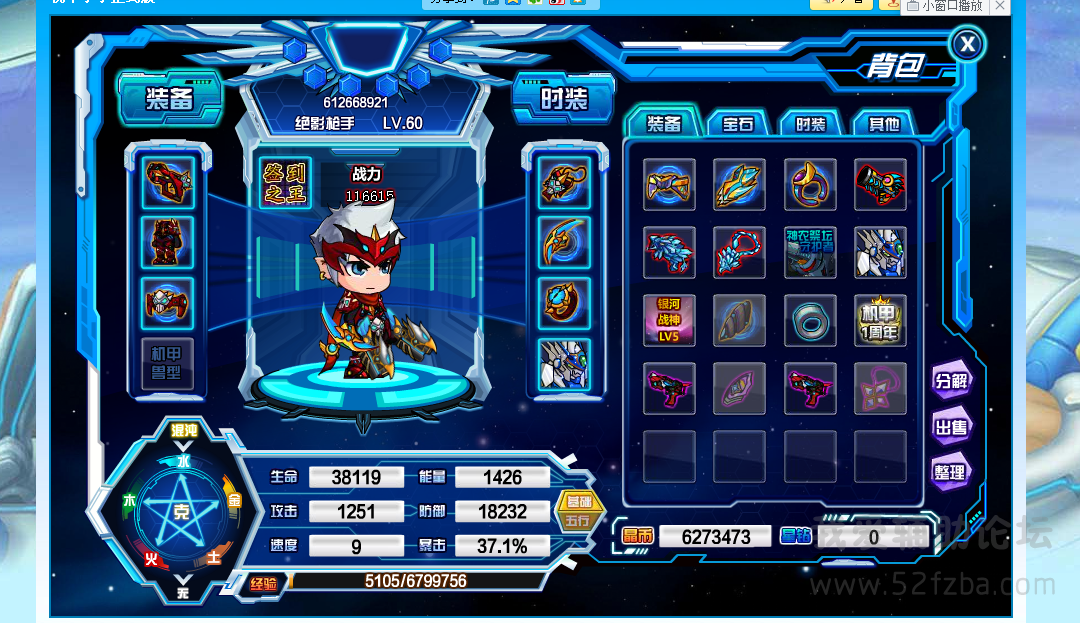Select the gold ring with purple band
The width and height of the screenshot is (1080, 623).
pyautogui.click(x=810, y=184)
